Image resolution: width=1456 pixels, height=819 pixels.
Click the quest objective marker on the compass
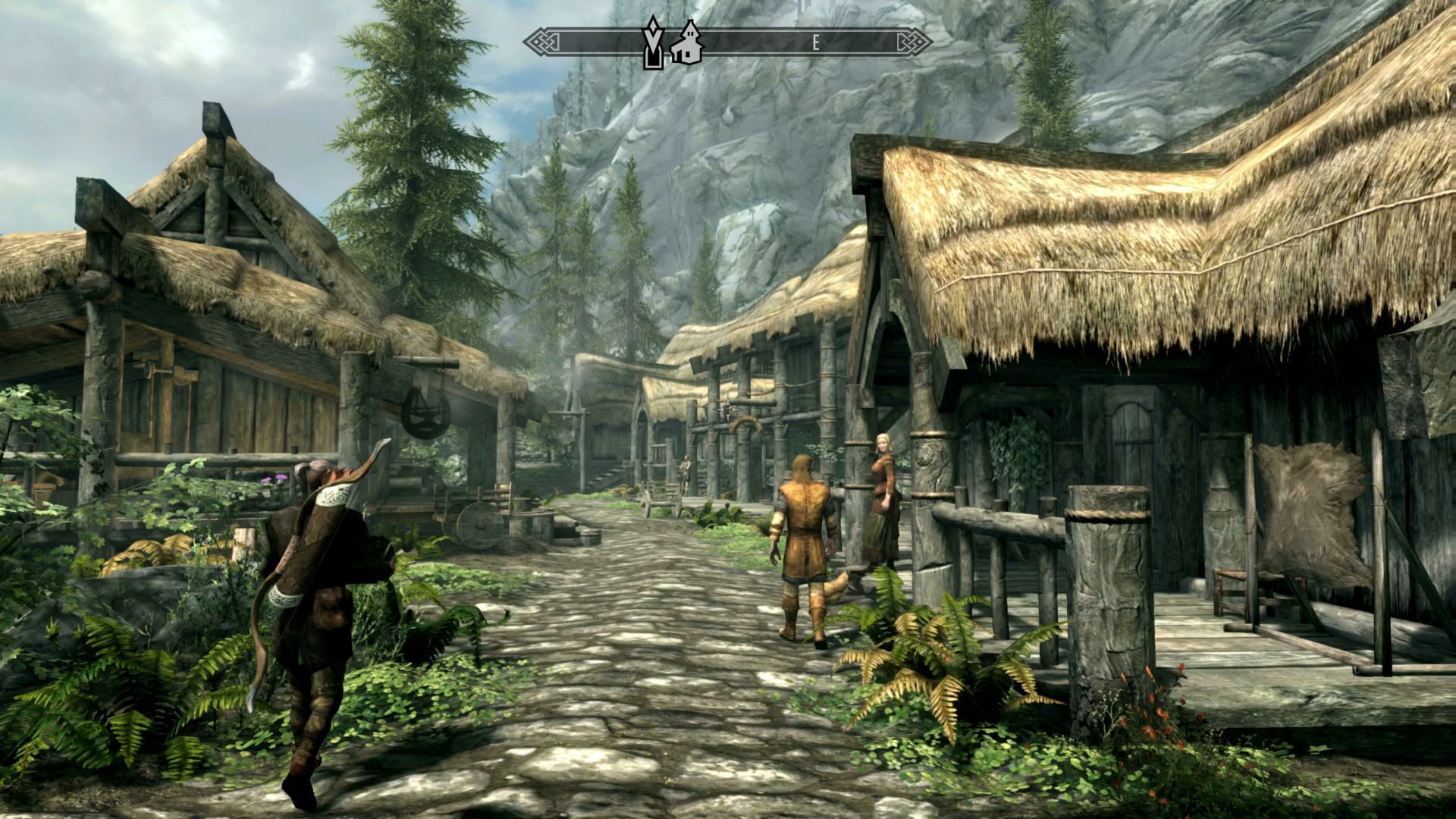click(x=651, y=42)
